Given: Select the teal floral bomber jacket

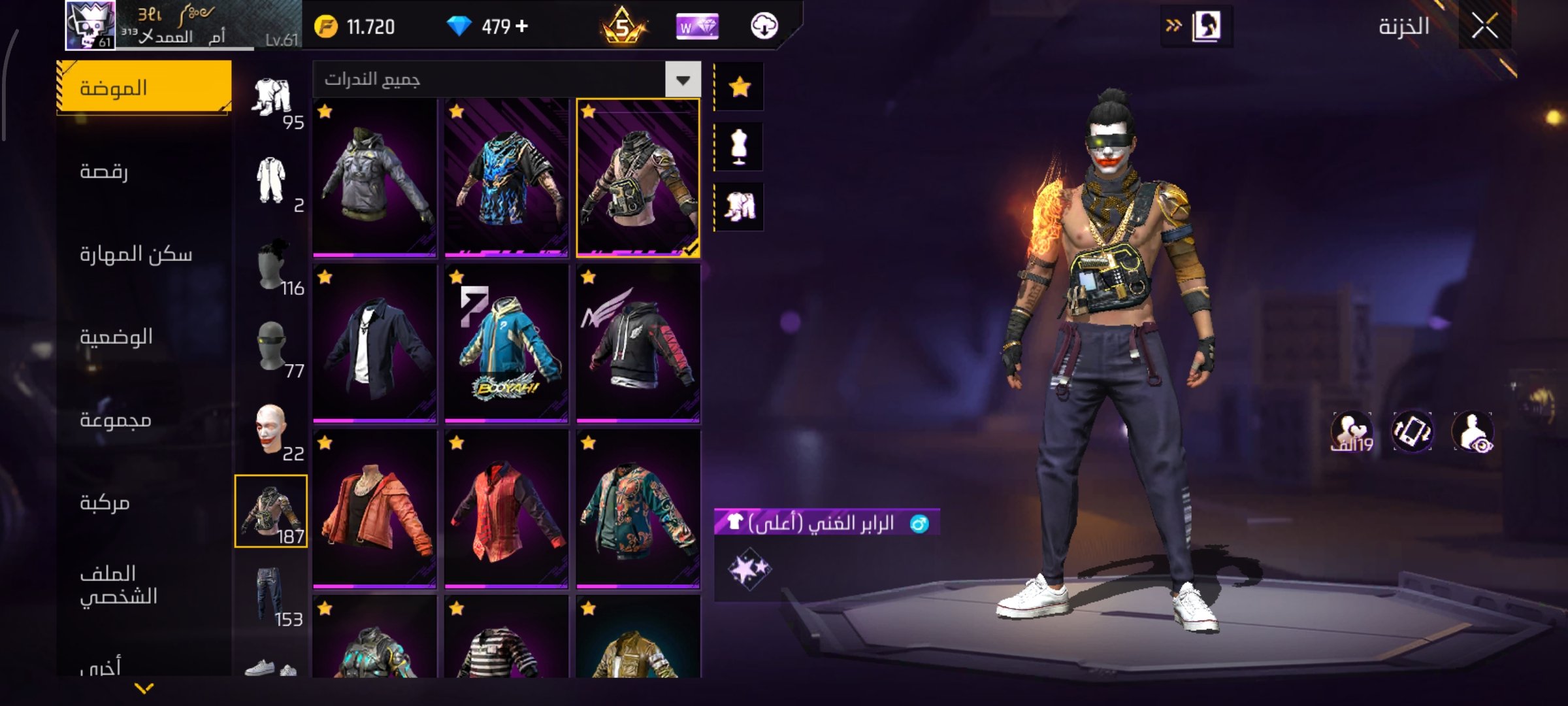Looking at the screenshot, I should (638, 509).
